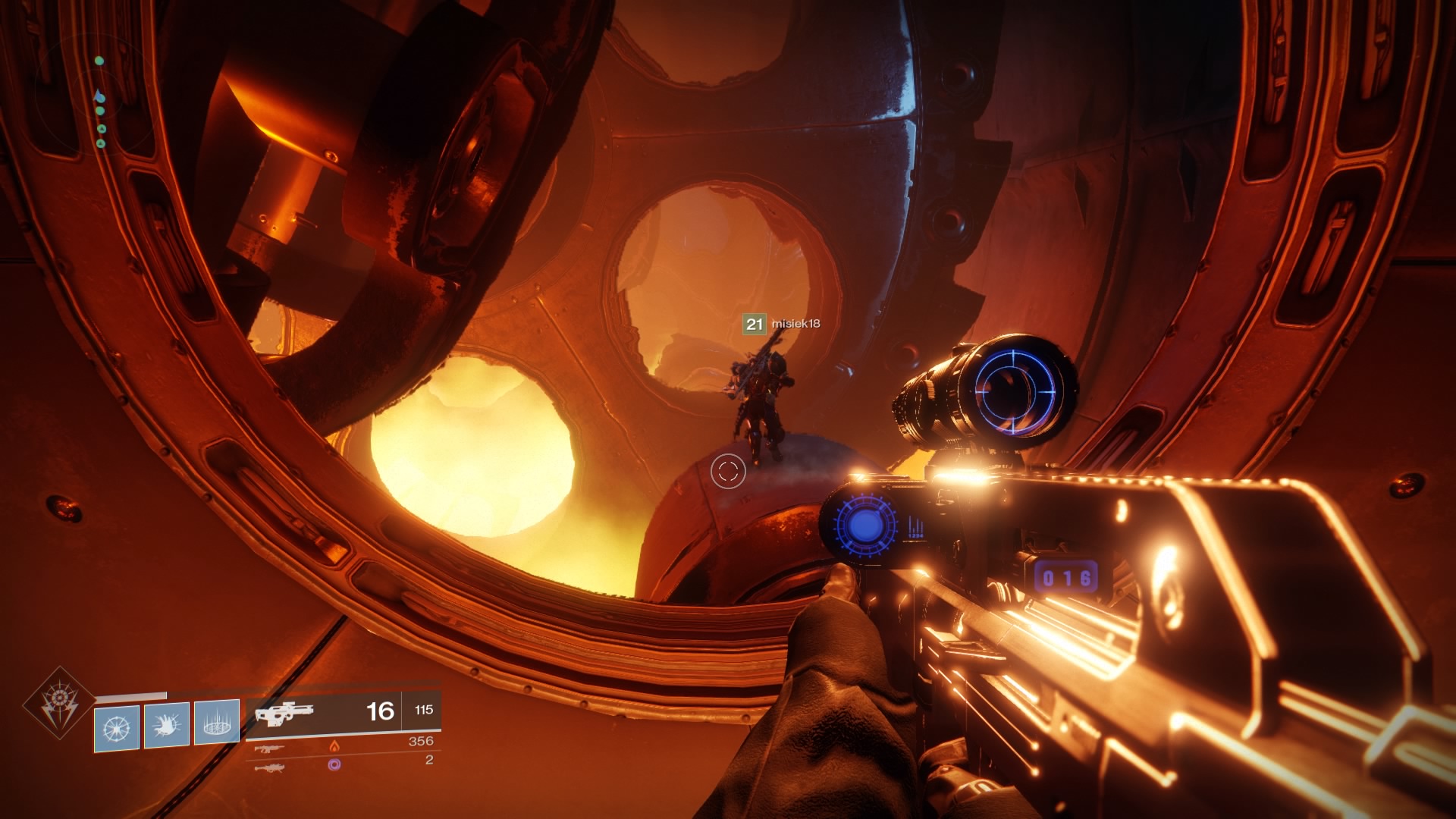This screenshot has height=819, width=1456.
Task: Activate the class ability rift icon
Action: (x=217, y=723)
